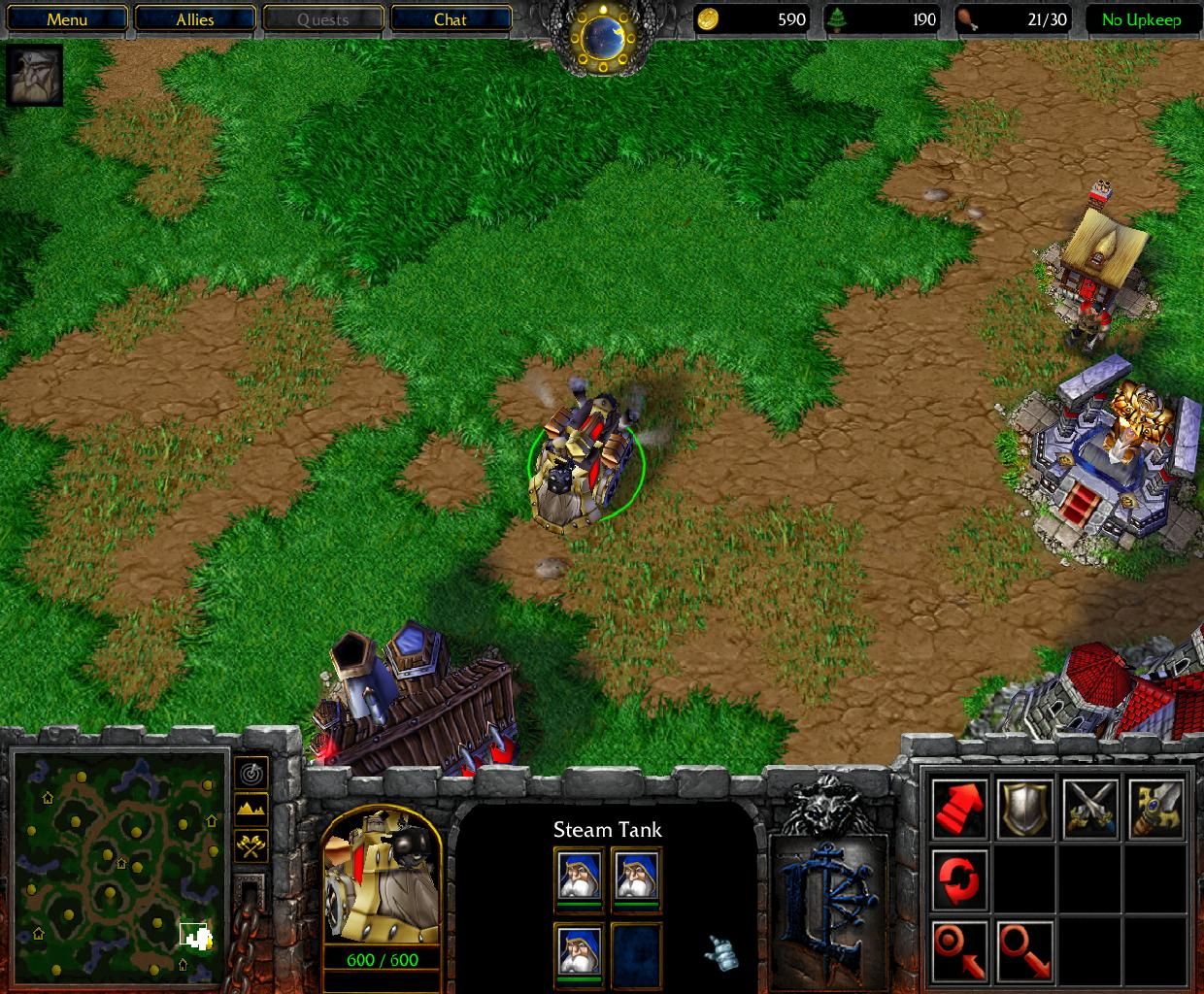Choose the single sword Attack command
This screenshot has width=1204, height=994.
pos(1155,808)
